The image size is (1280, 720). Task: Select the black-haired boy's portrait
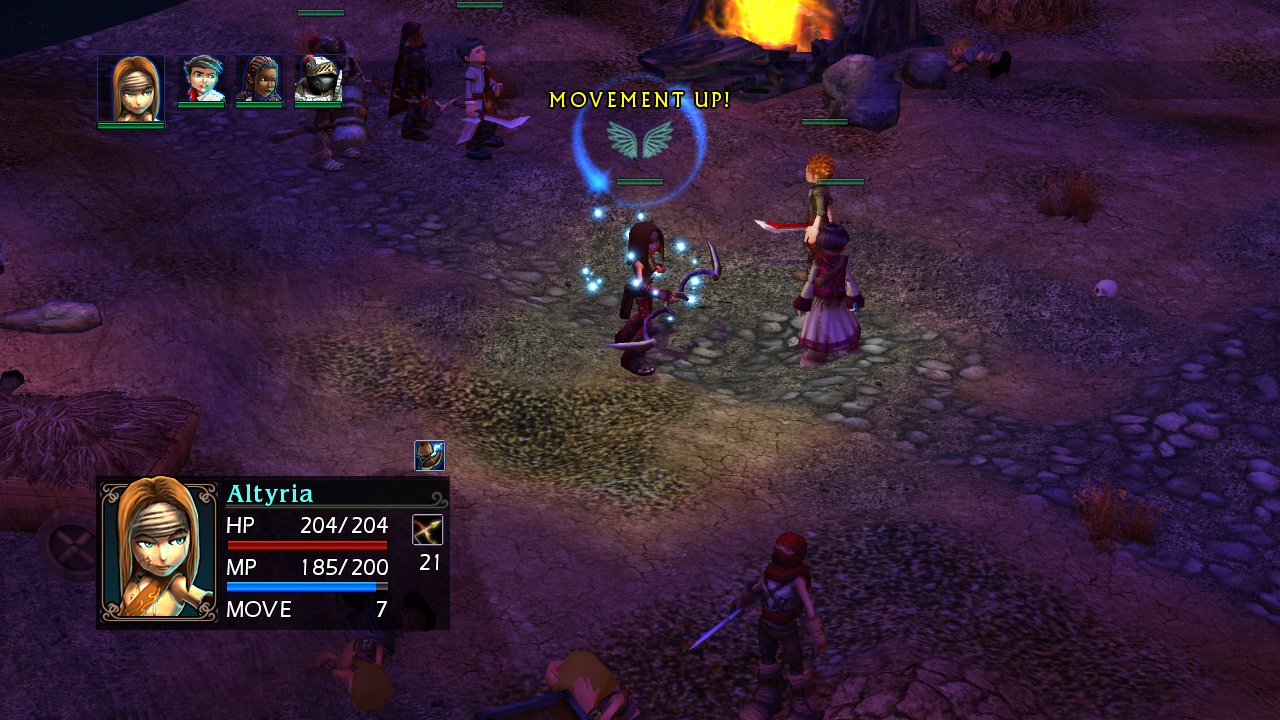(198, 80)
